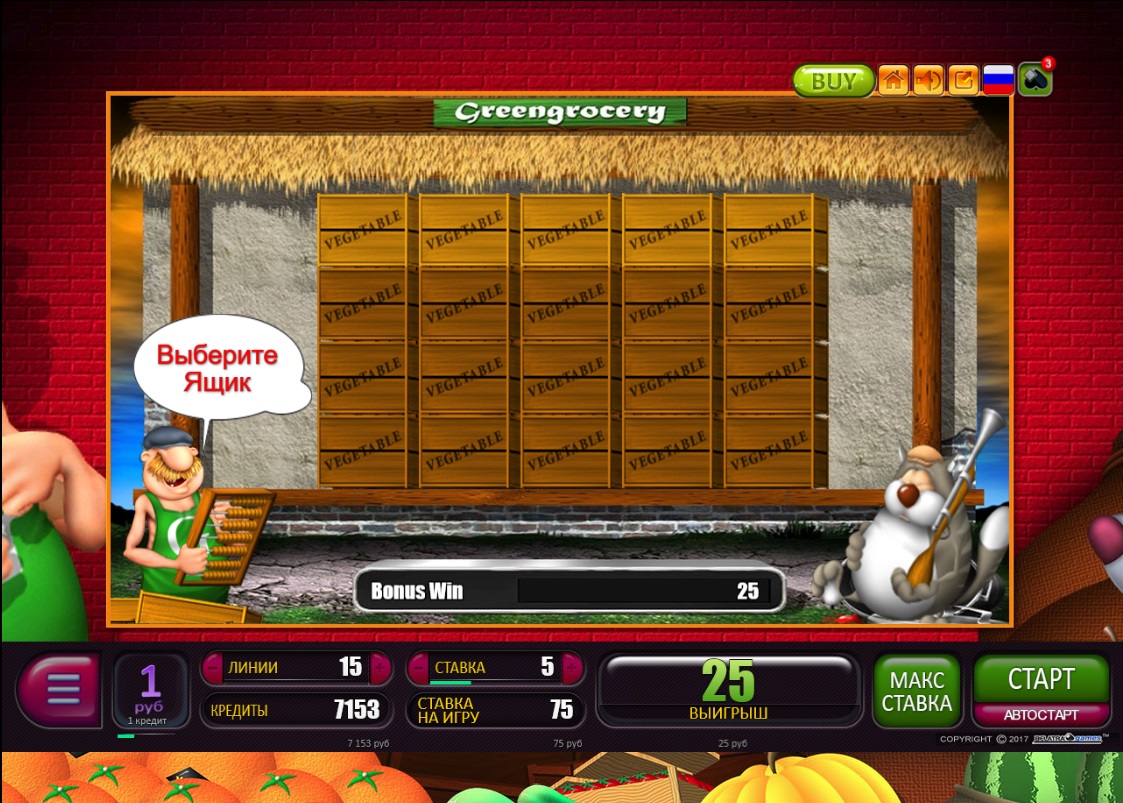Lower Ставка with the left arrow
This screenshot has width=1123, height=803.
pyautogui.click(x=419, y=667)
